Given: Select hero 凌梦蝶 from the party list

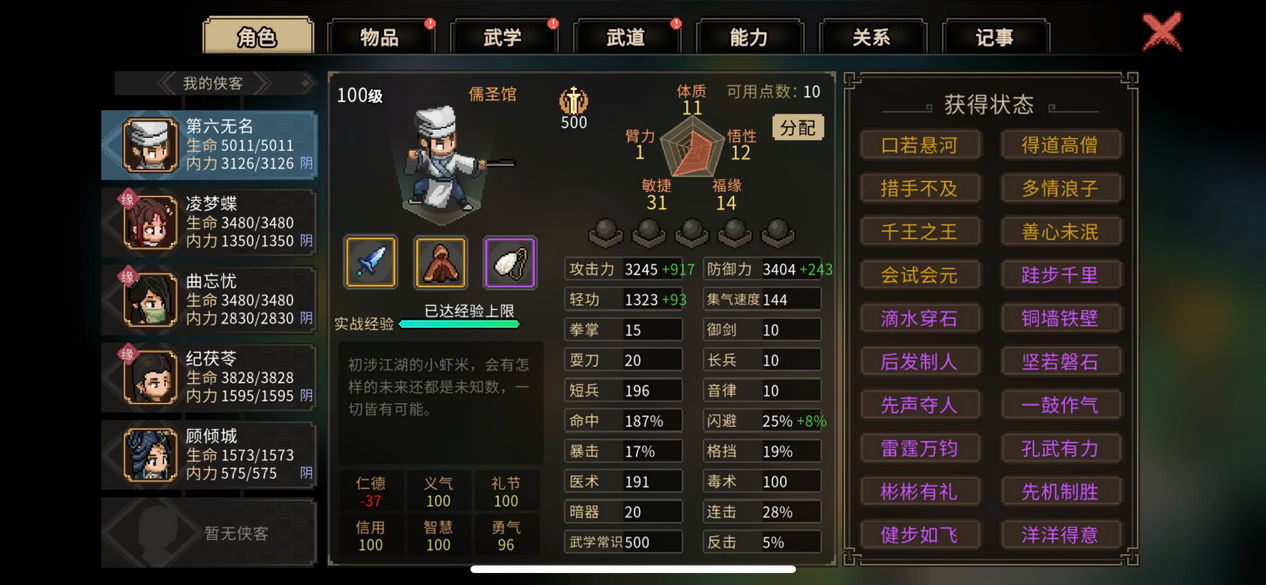Looking at the screenshot, I should pos(210,222).
